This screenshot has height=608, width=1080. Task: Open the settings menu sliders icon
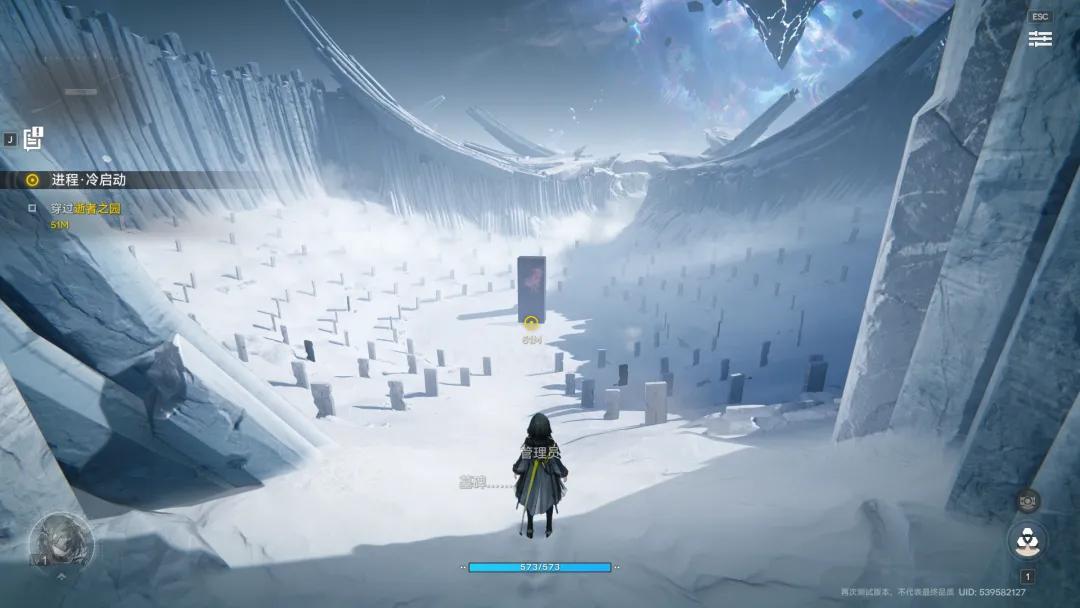click(1040, 39)
